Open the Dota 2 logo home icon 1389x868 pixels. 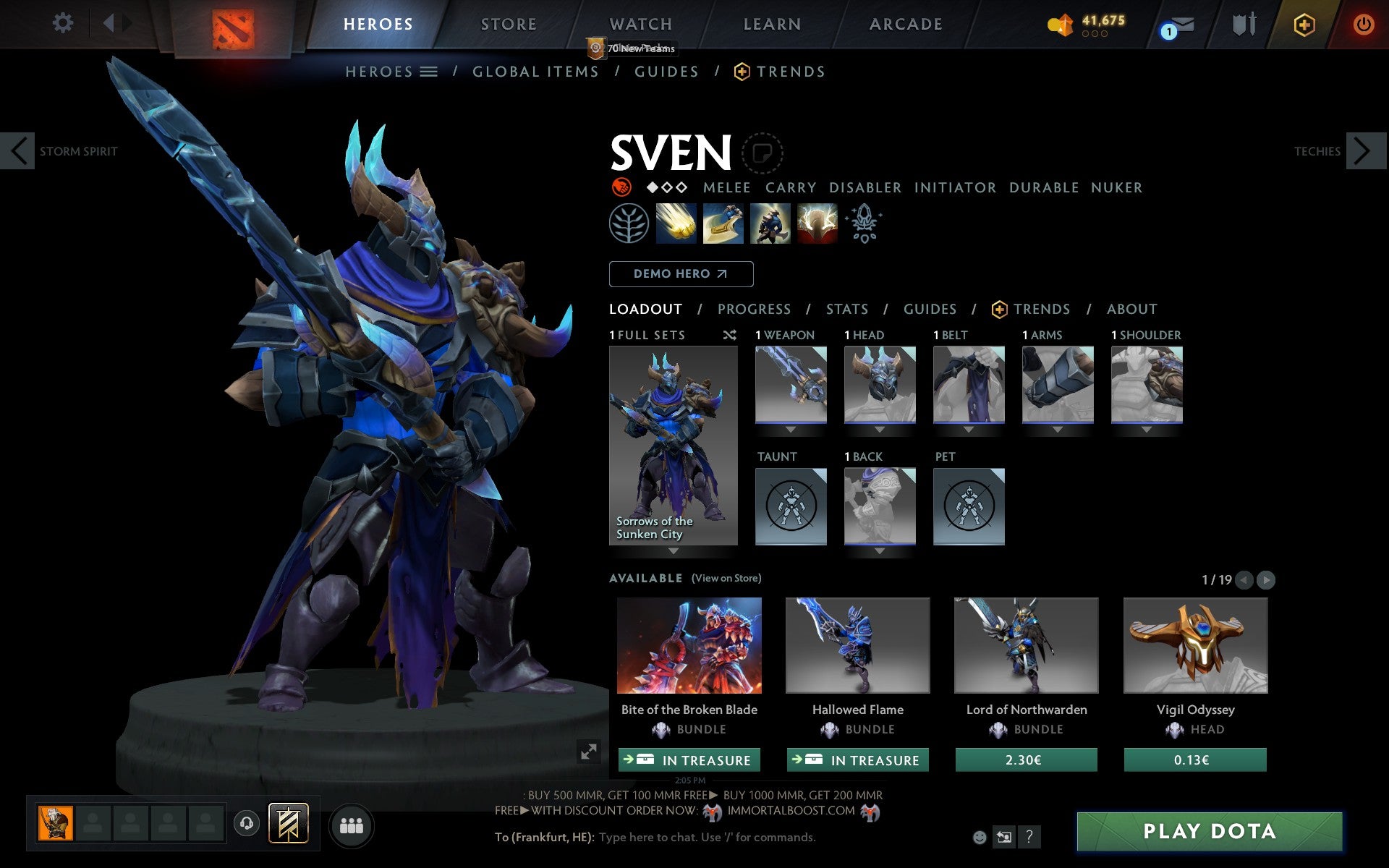233,23
